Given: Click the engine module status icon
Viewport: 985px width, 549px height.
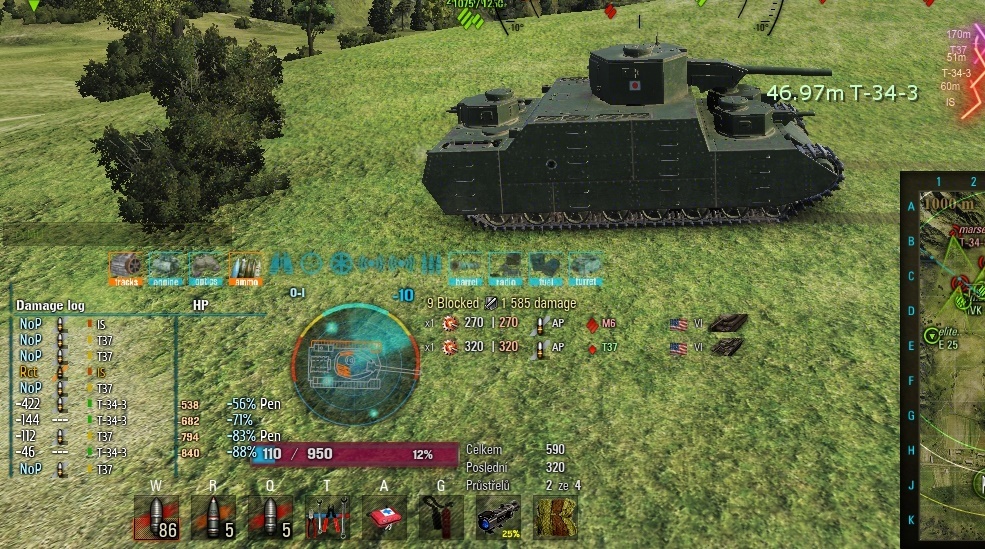Looking at the screenshot, I should 165,267.
